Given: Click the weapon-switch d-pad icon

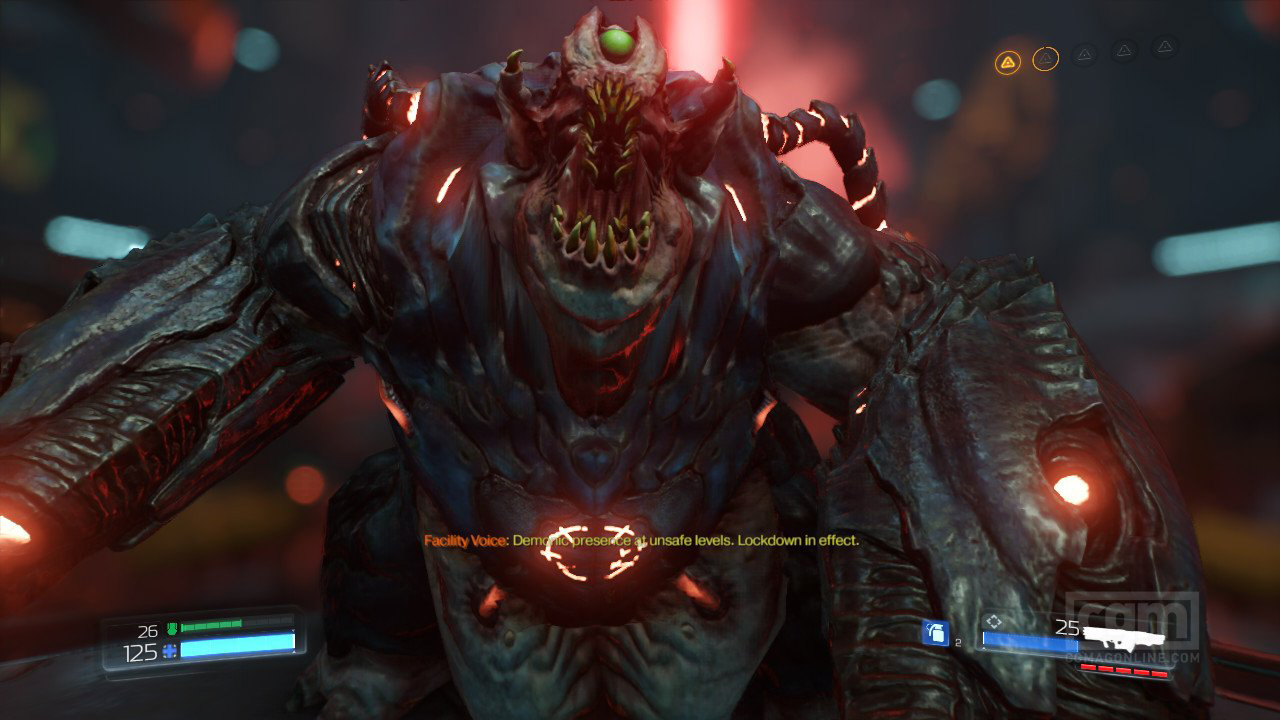Looking at the screenshot, I should coord(993,619).
